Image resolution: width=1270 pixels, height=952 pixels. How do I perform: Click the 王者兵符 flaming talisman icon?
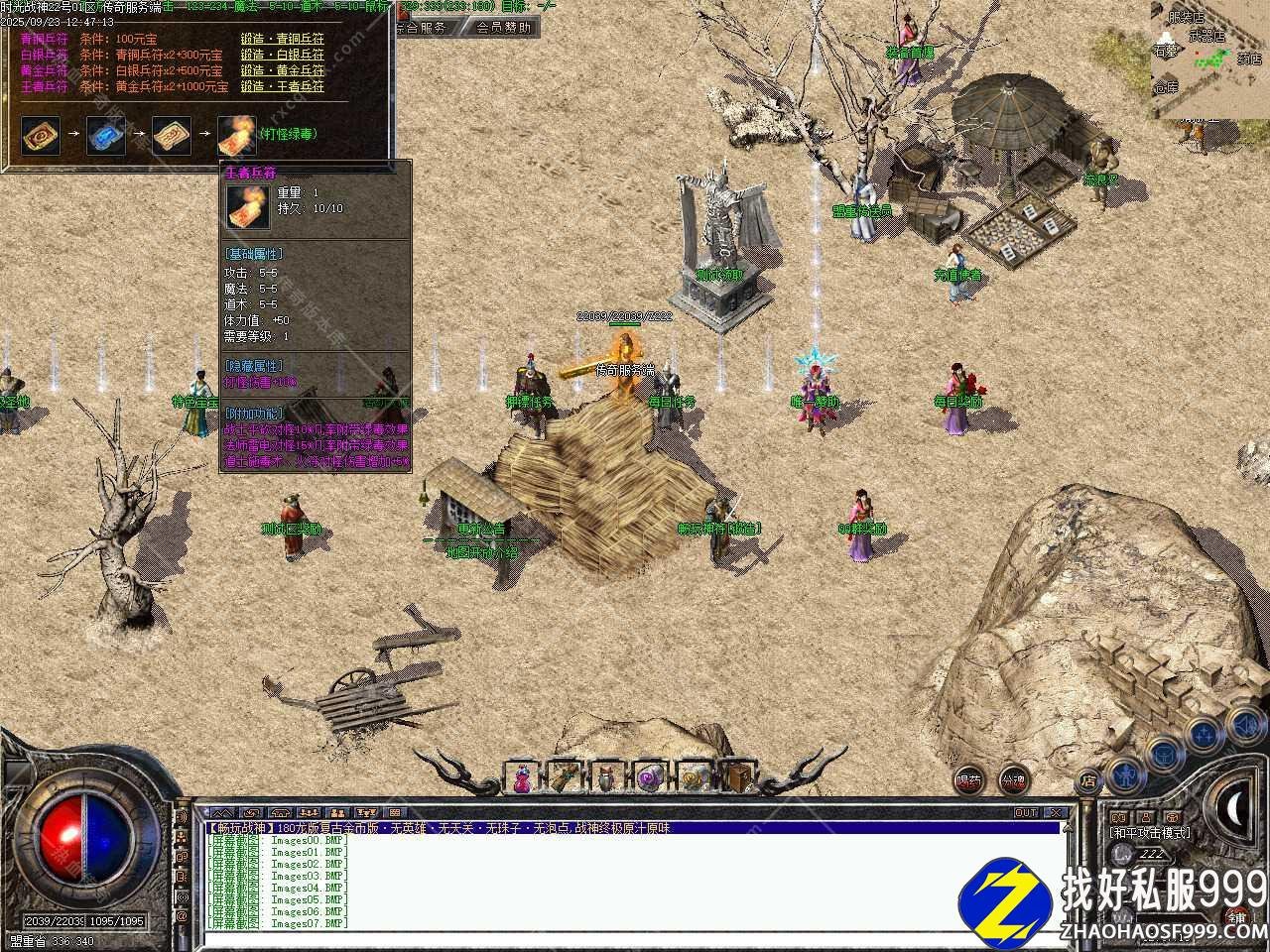(x=236, y=135)
